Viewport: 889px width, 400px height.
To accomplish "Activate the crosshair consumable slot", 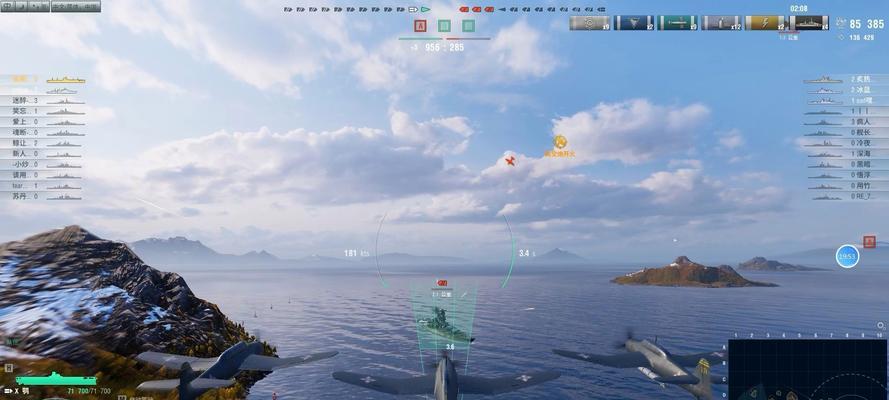I will [x=590, y=23].
